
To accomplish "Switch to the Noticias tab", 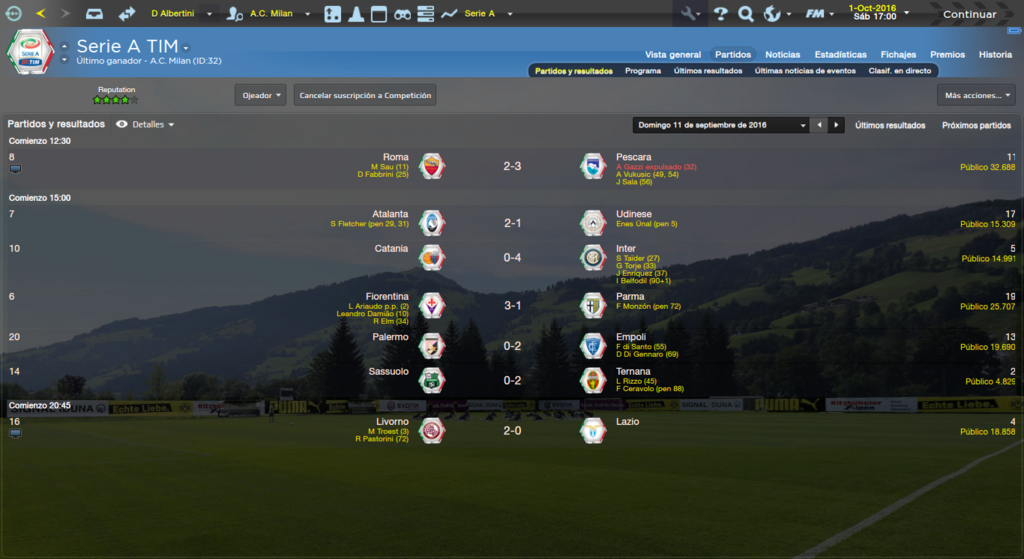I will pos(782,54).
